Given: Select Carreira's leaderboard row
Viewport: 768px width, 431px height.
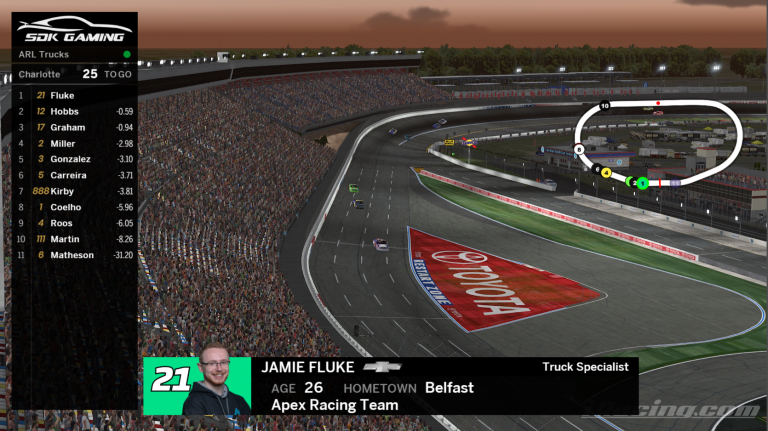Looking at the screenshot, I should pos(74,175).
